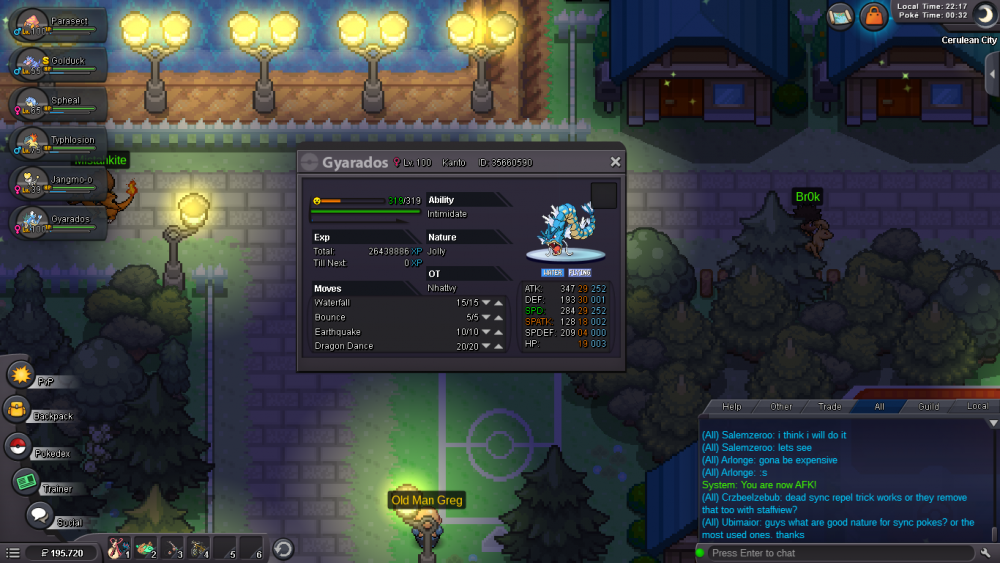Viewport: 1000px width, 563px height.
Task: Use the bicycle in hotbar slot 4
Action: tap(197, 549)
